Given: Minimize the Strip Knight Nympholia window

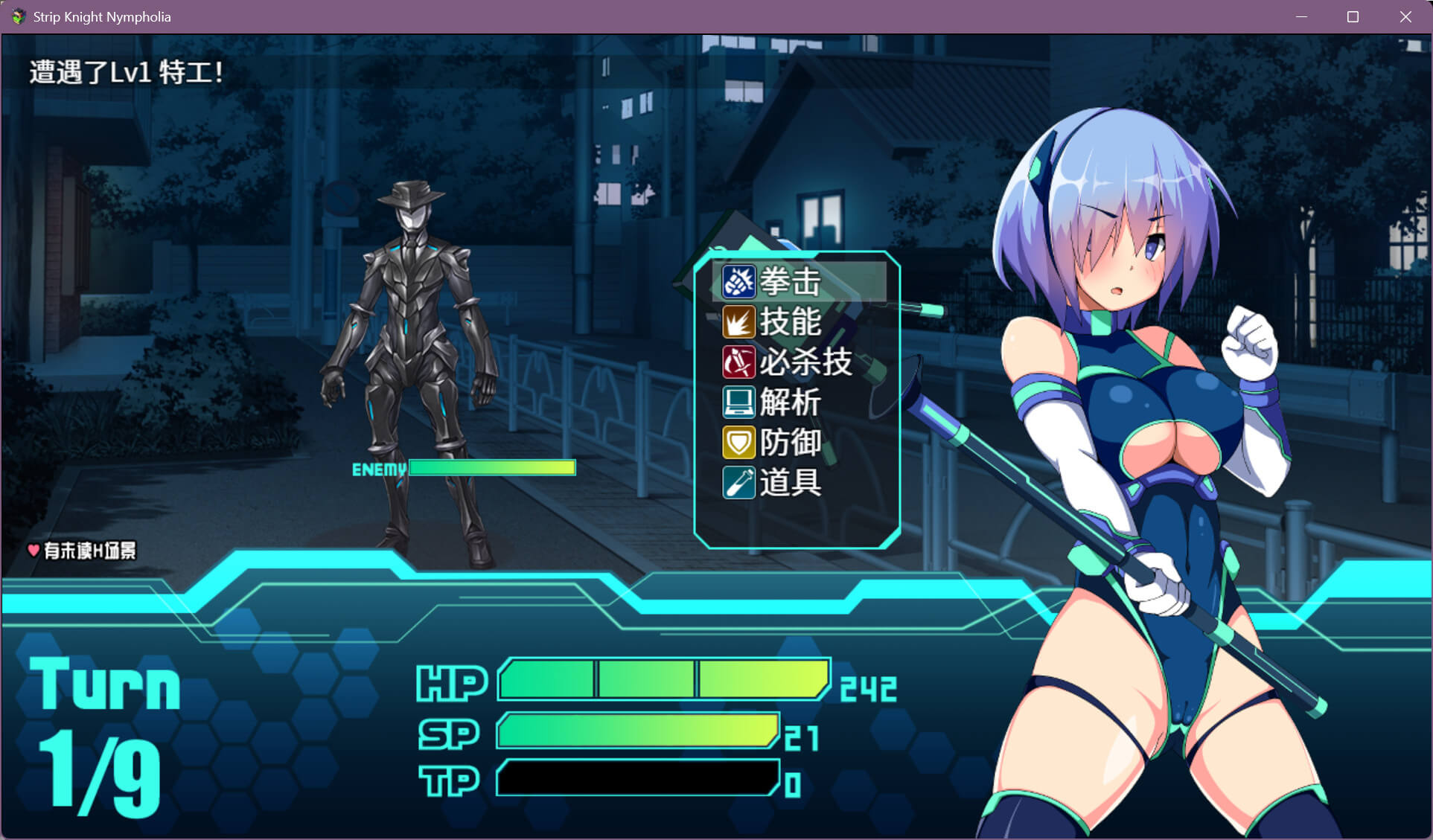Looking at the screenshot, I should (1301, 16).
